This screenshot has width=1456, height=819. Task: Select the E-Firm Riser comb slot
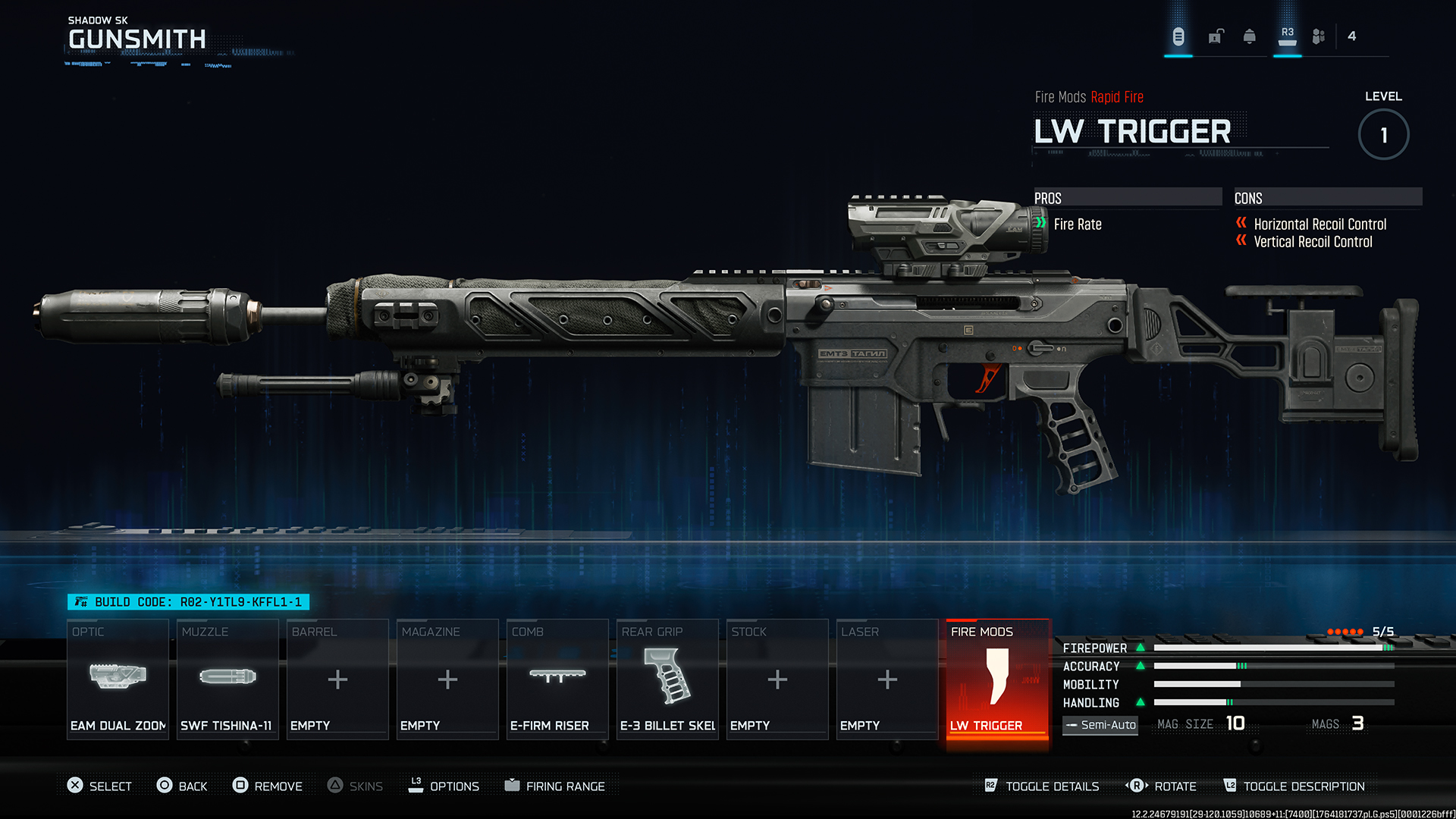click(557, 679)
